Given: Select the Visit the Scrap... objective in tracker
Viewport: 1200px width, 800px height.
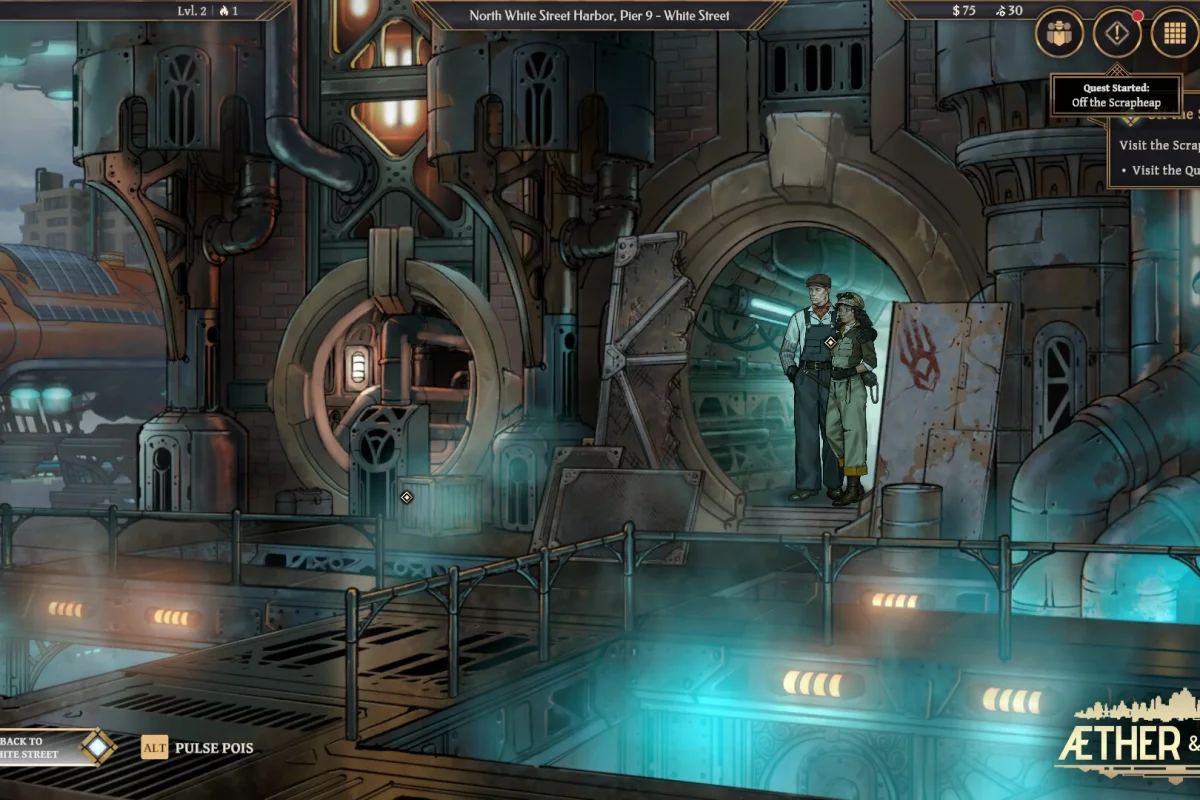Looking at the screenshot, I should [x=1158, y=145].
